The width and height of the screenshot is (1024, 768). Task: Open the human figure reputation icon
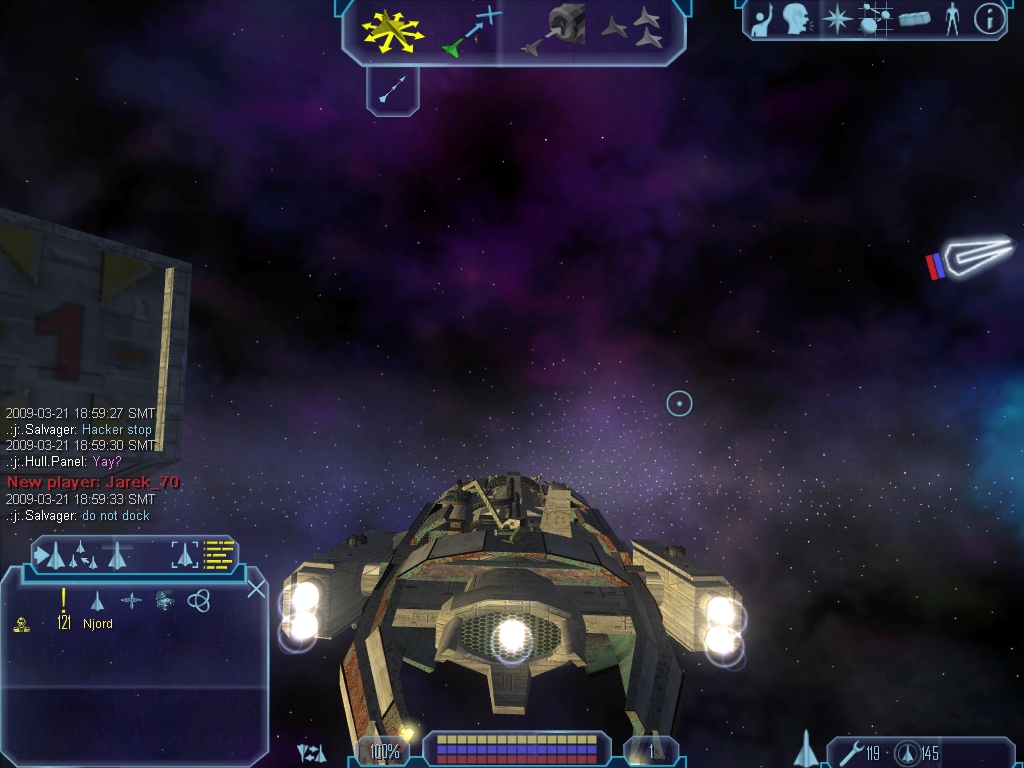pyautogui.click(x=951, y=19)
